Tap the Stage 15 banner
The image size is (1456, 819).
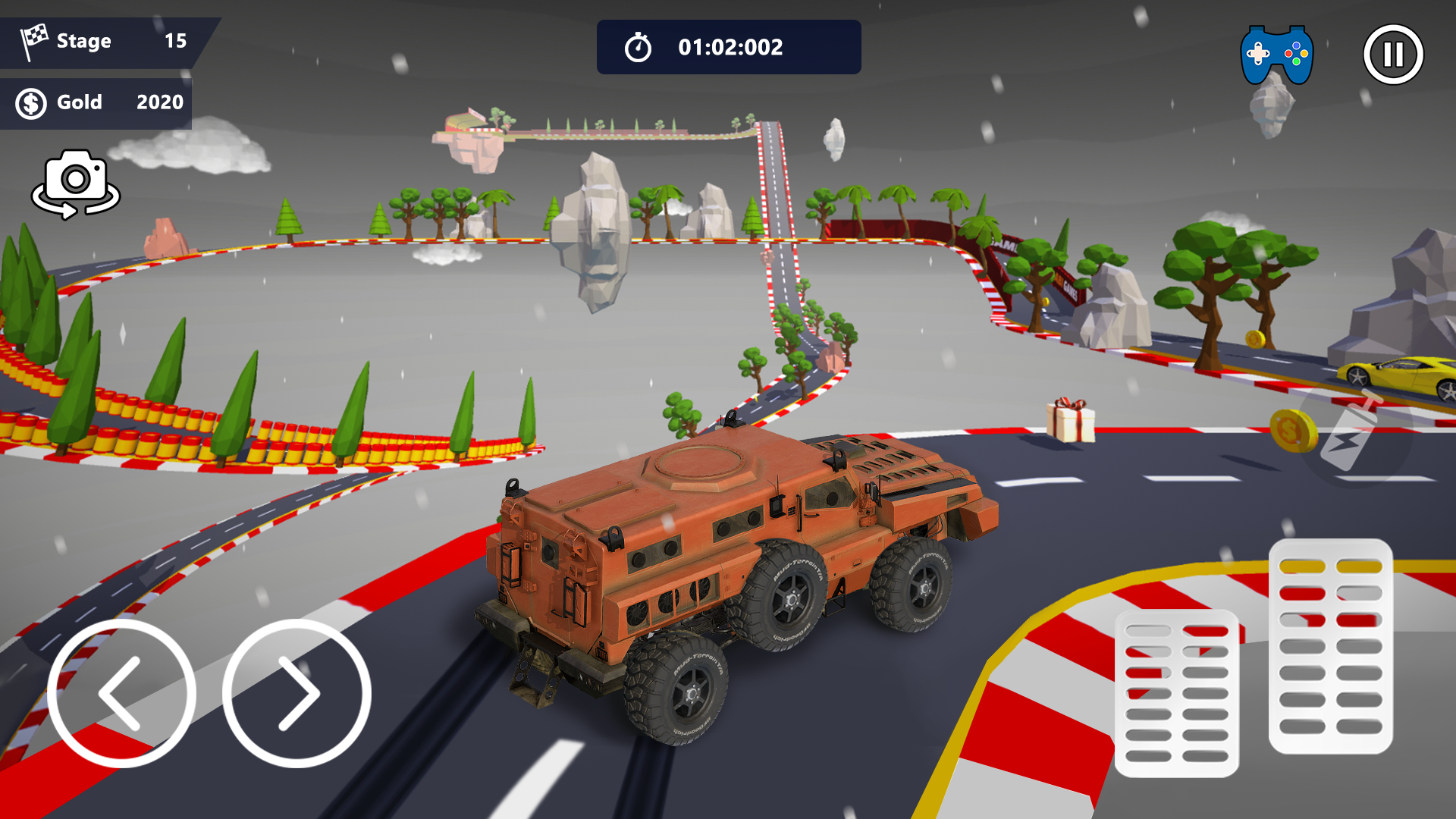point(99,41)
